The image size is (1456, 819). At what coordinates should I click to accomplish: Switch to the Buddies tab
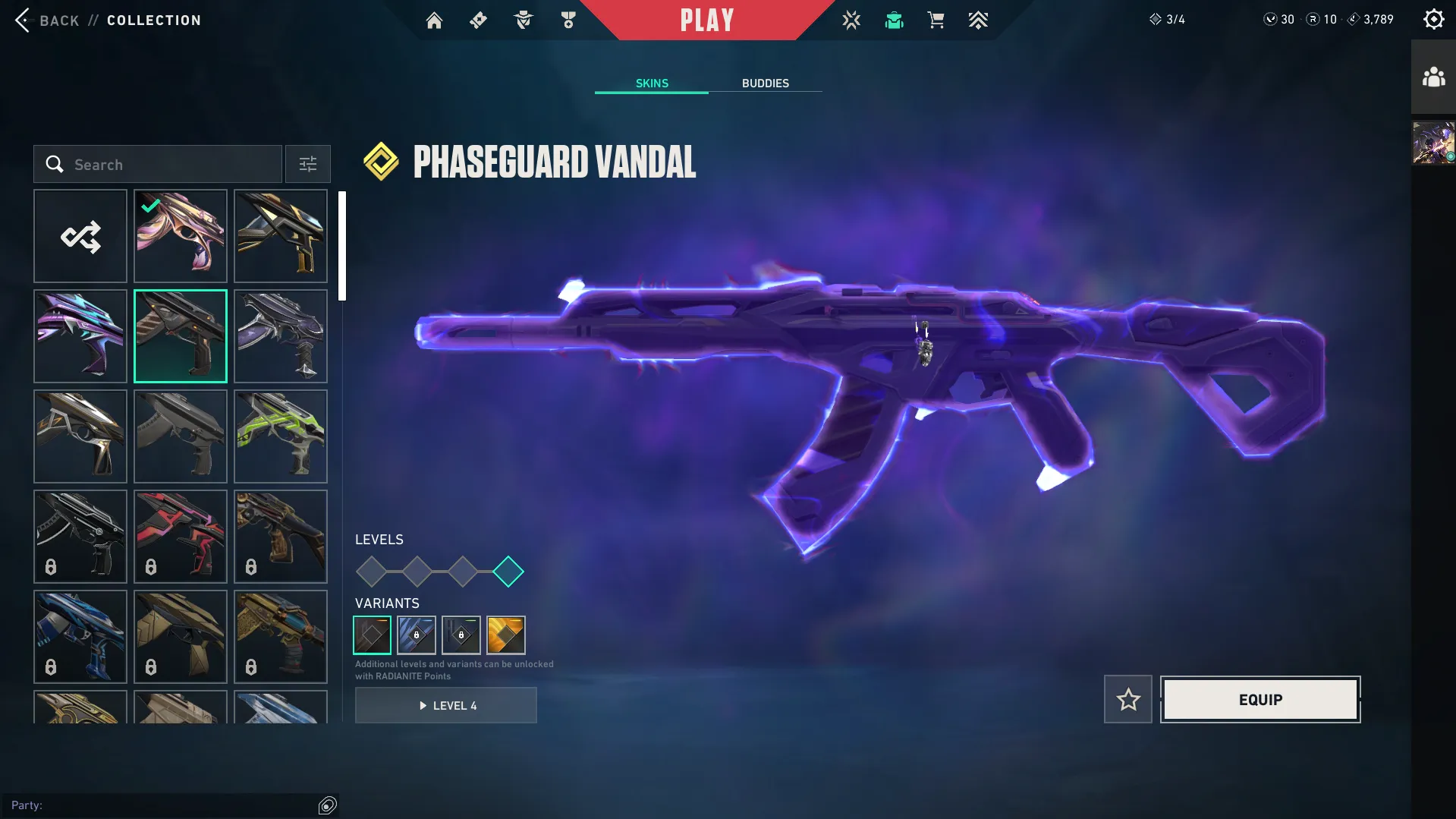[765, 83]
